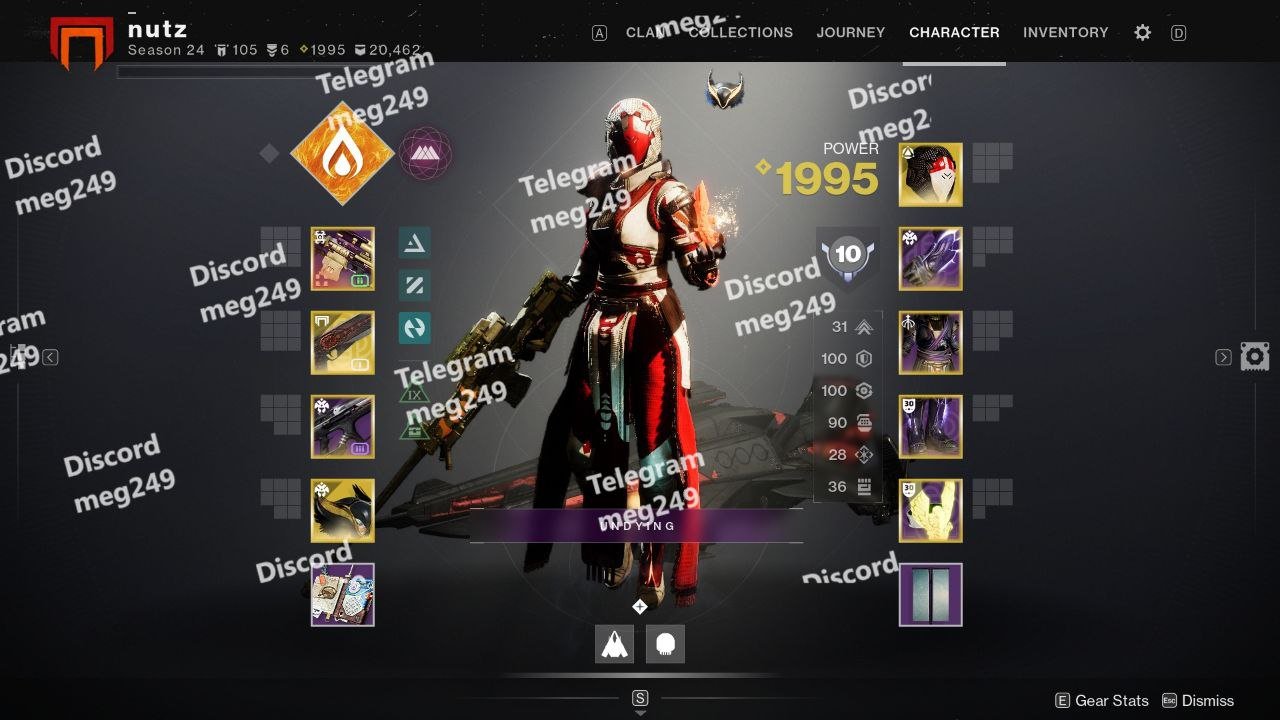Inspect the purple leg armor slot
This screenshot has width=1280, height=720.
(931, 427)
